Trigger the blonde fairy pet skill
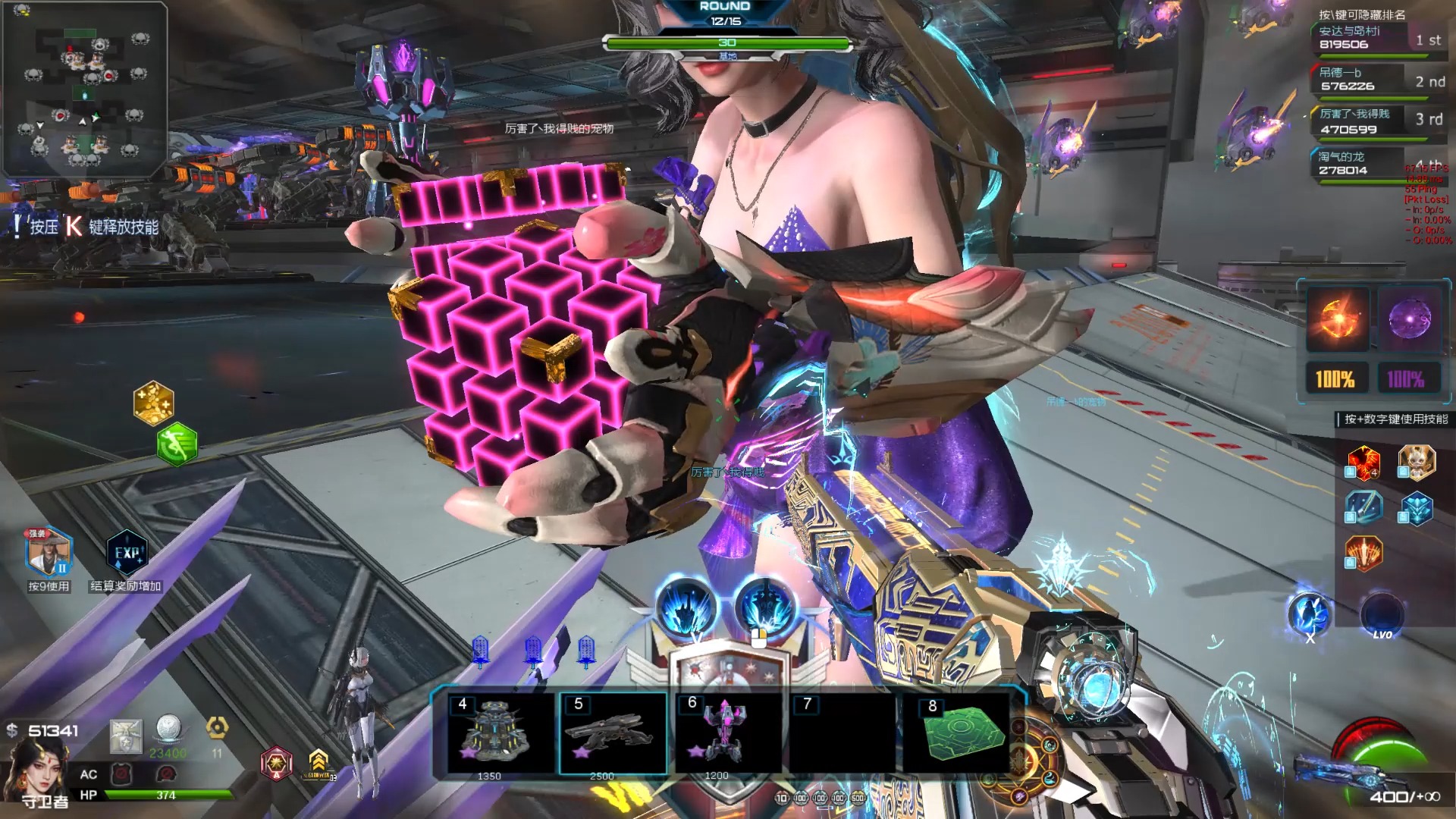This screenshot has width=1456, height=819. click(1416, 463)
